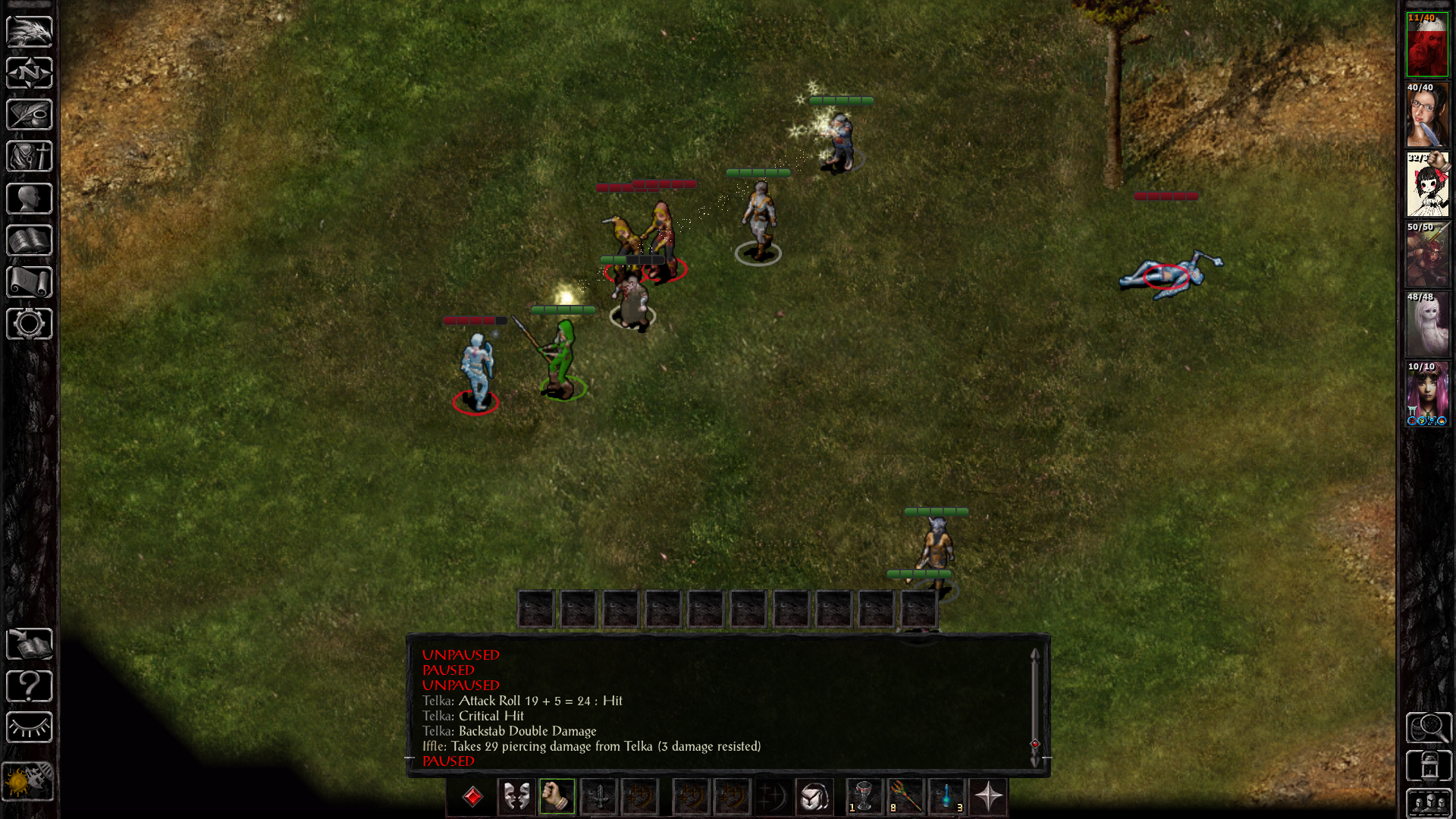Choose the two masks talk action

(x=516, y=796)
